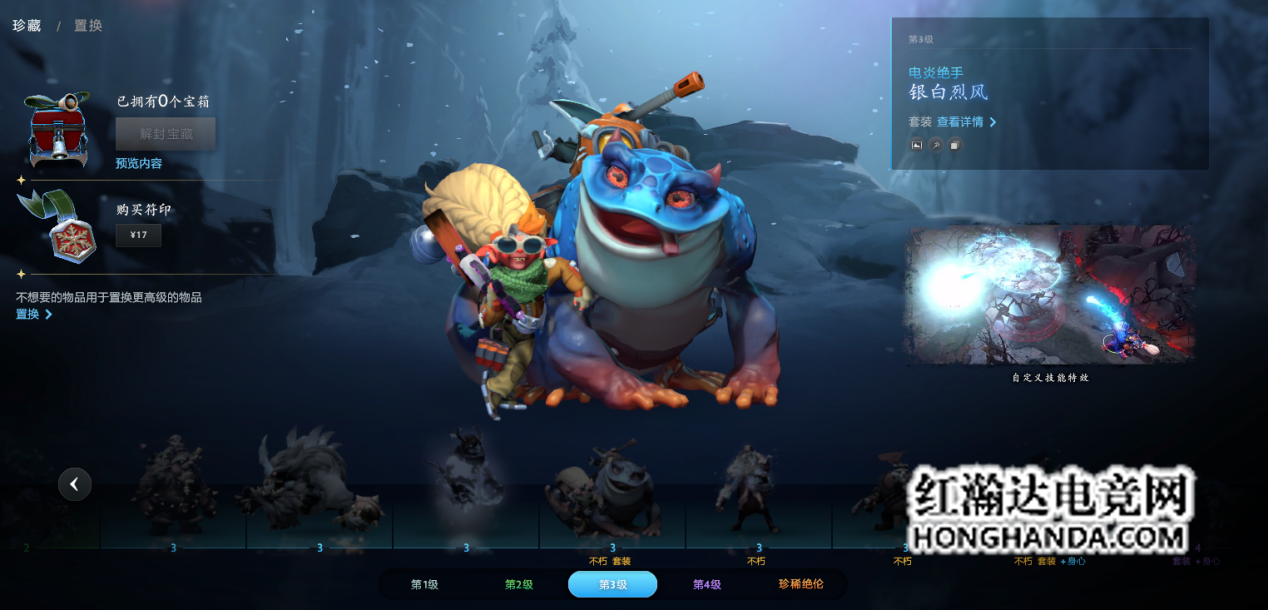Click the stacked squares icon in the item panel

955,145
